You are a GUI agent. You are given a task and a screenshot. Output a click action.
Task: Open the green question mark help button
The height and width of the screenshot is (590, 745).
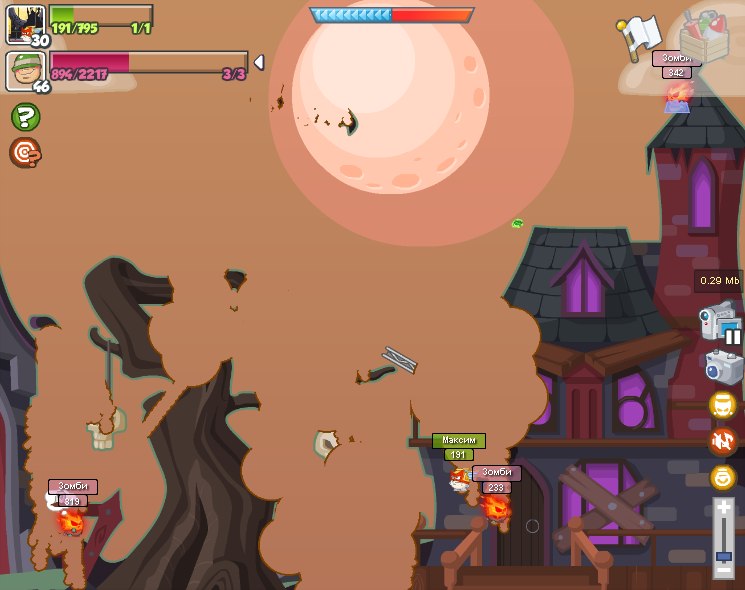coord(25,117)
